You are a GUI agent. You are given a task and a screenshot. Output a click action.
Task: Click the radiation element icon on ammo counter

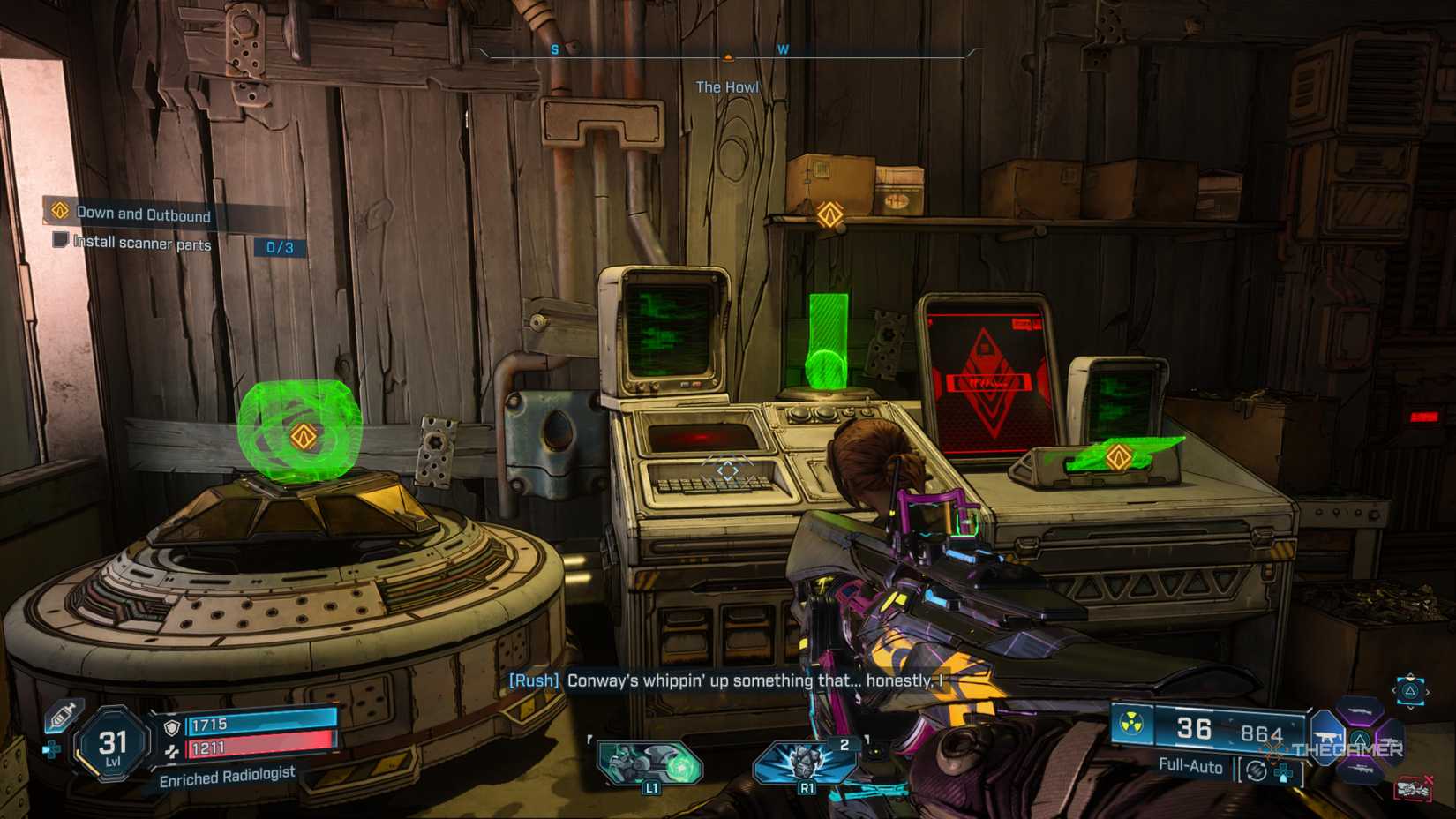point(1131,722)
